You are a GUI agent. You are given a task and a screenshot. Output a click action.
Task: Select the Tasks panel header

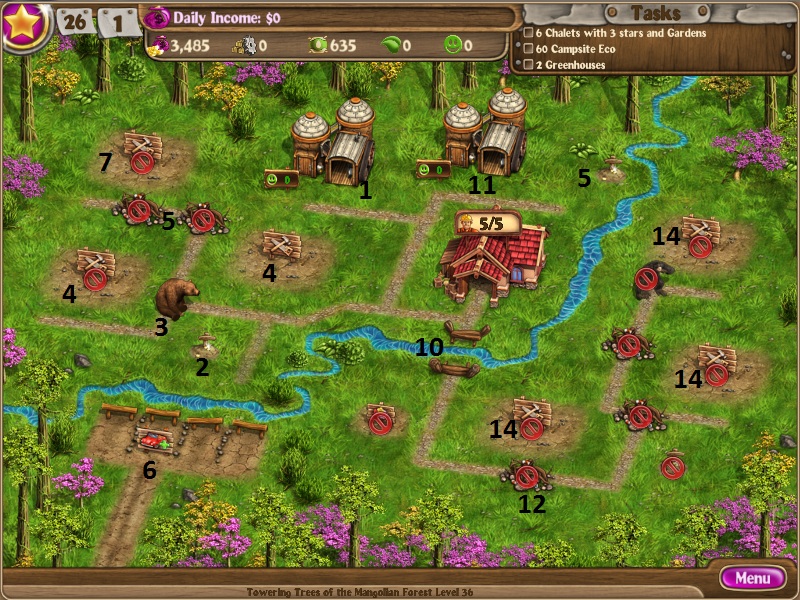point(657,13)
